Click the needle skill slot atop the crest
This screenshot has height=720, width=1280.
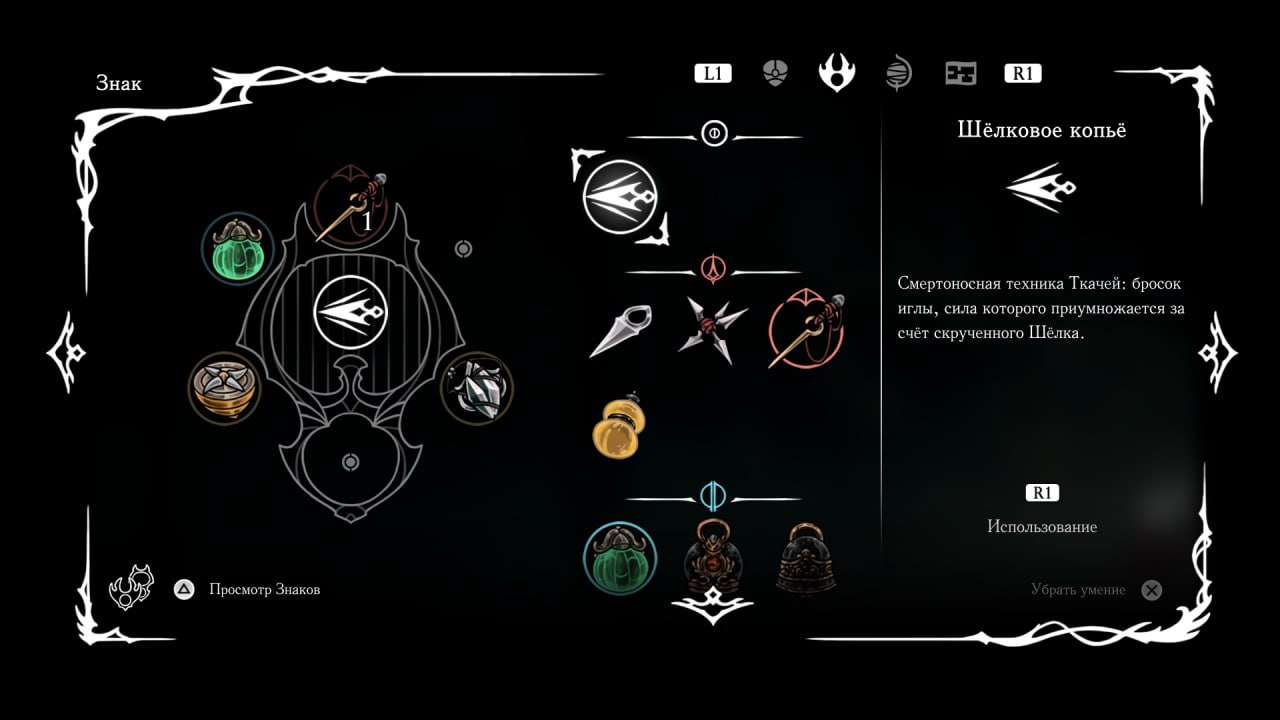coord(352,207)
